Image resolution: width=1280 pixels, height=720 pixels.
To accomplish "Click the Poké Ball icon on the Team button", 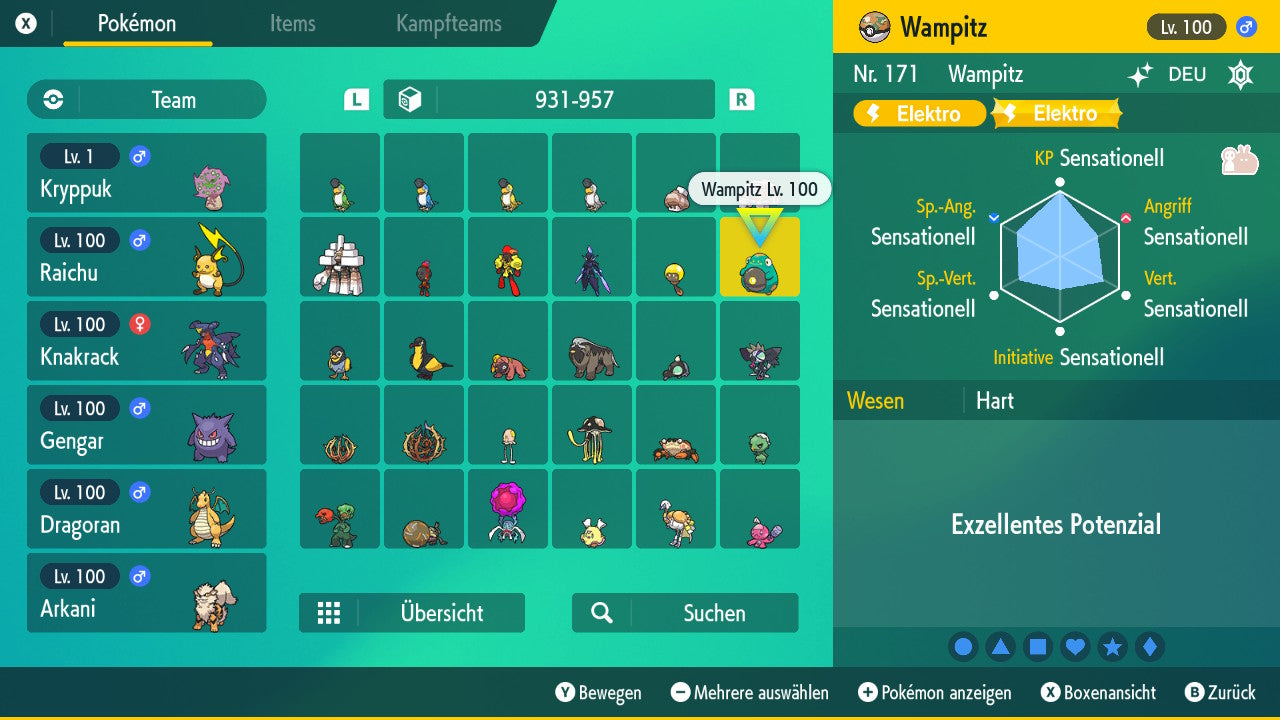I will (x=50, y=100).
